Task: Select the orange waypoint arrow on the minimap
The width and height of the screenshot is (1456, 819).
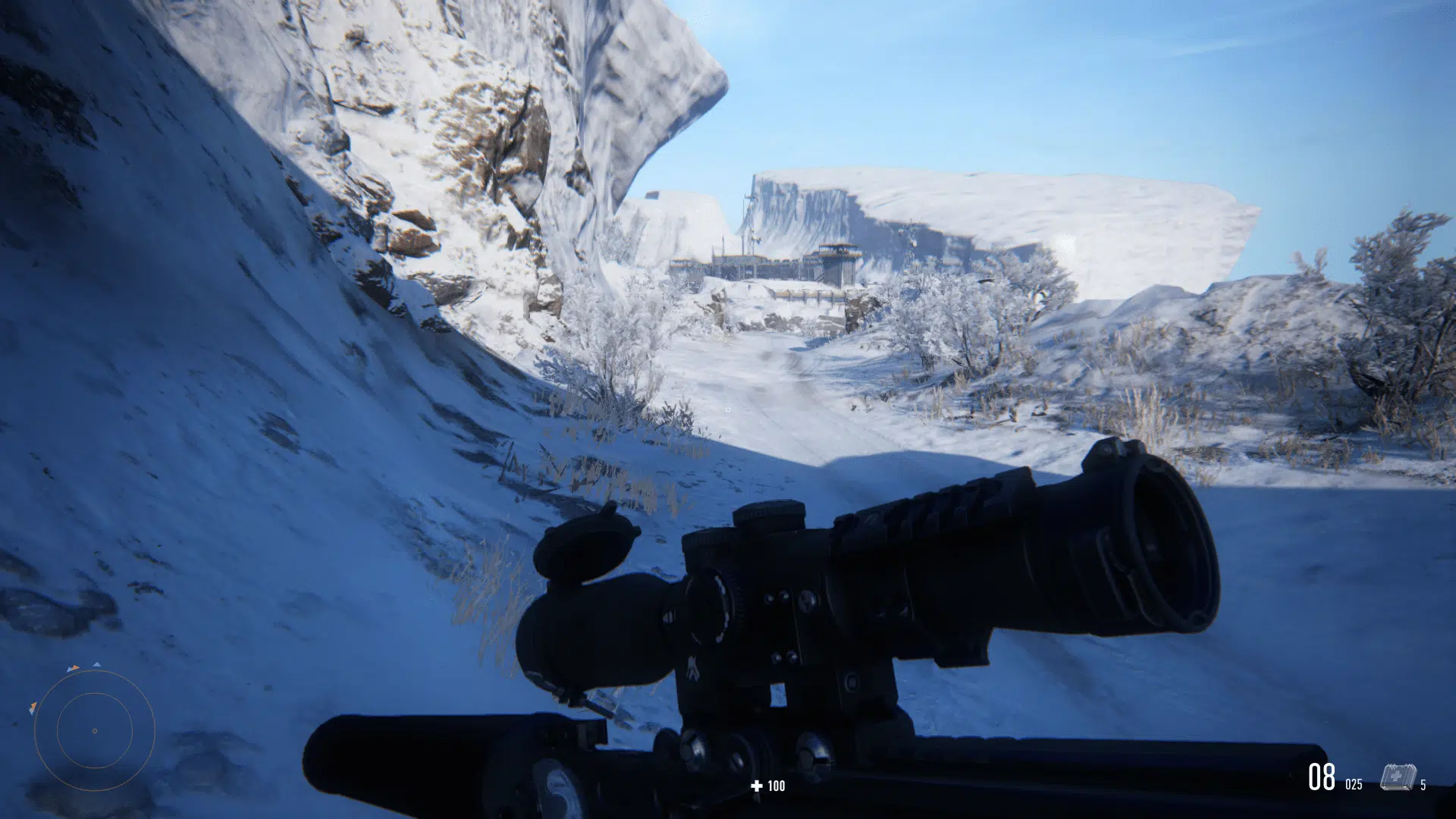Action: point(74,667)
